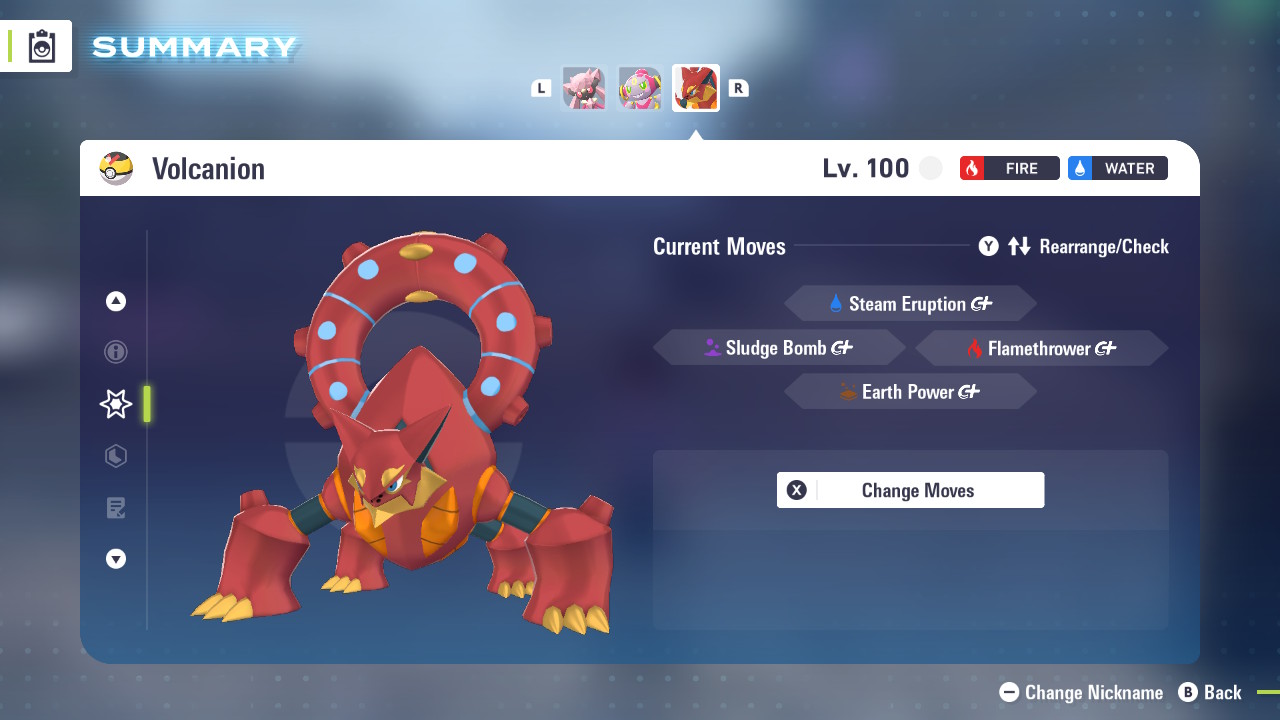Screen dimensions: 1280x720
Task: Click the stats shield icon in sidebar
Action: 116,456
